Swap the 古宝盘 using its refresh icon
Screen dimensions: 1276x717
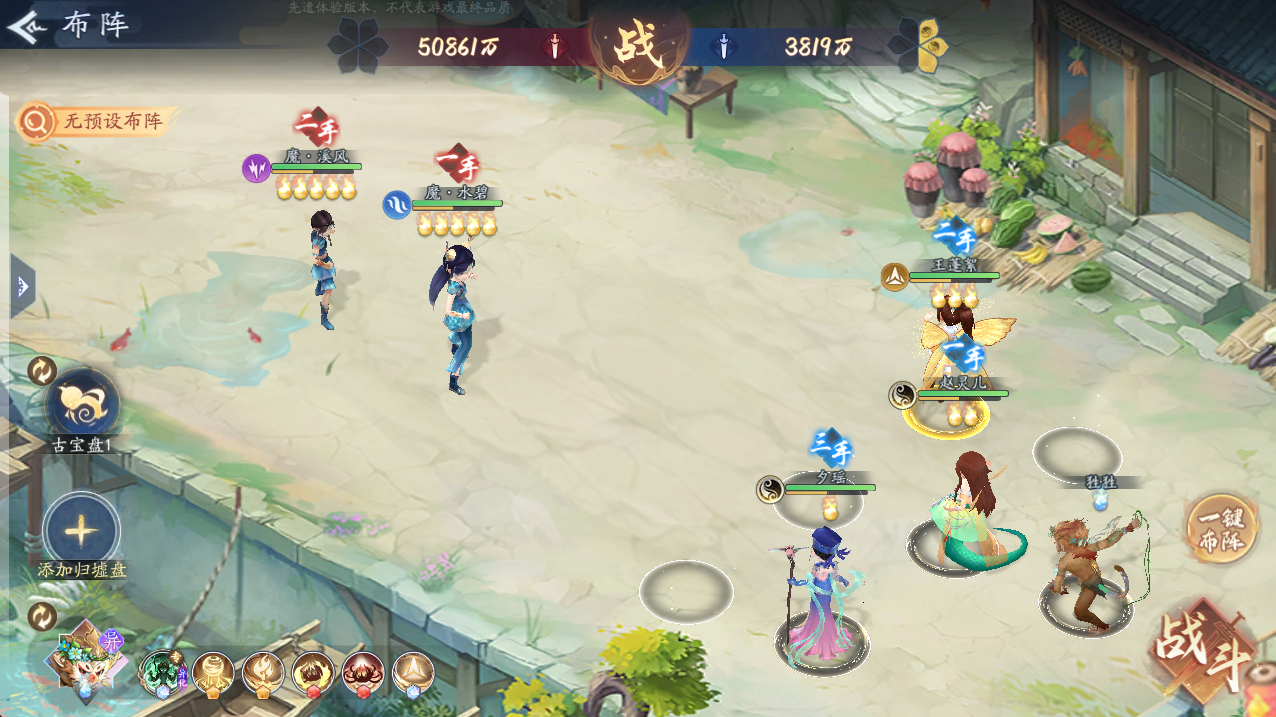pos(42,371)
